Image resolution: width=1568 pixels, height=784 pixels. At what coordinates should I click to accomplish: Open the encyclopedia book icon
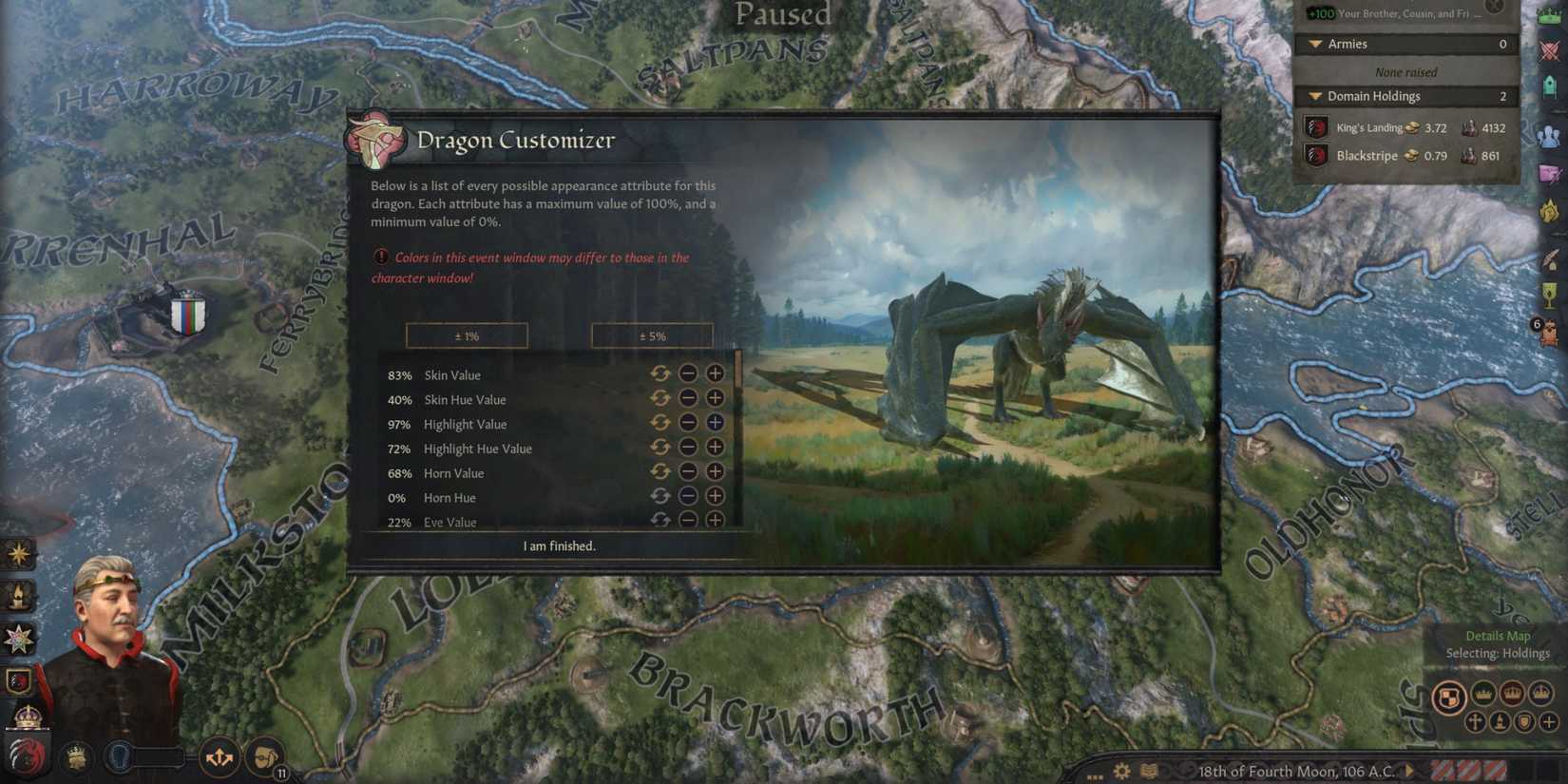1147,771
